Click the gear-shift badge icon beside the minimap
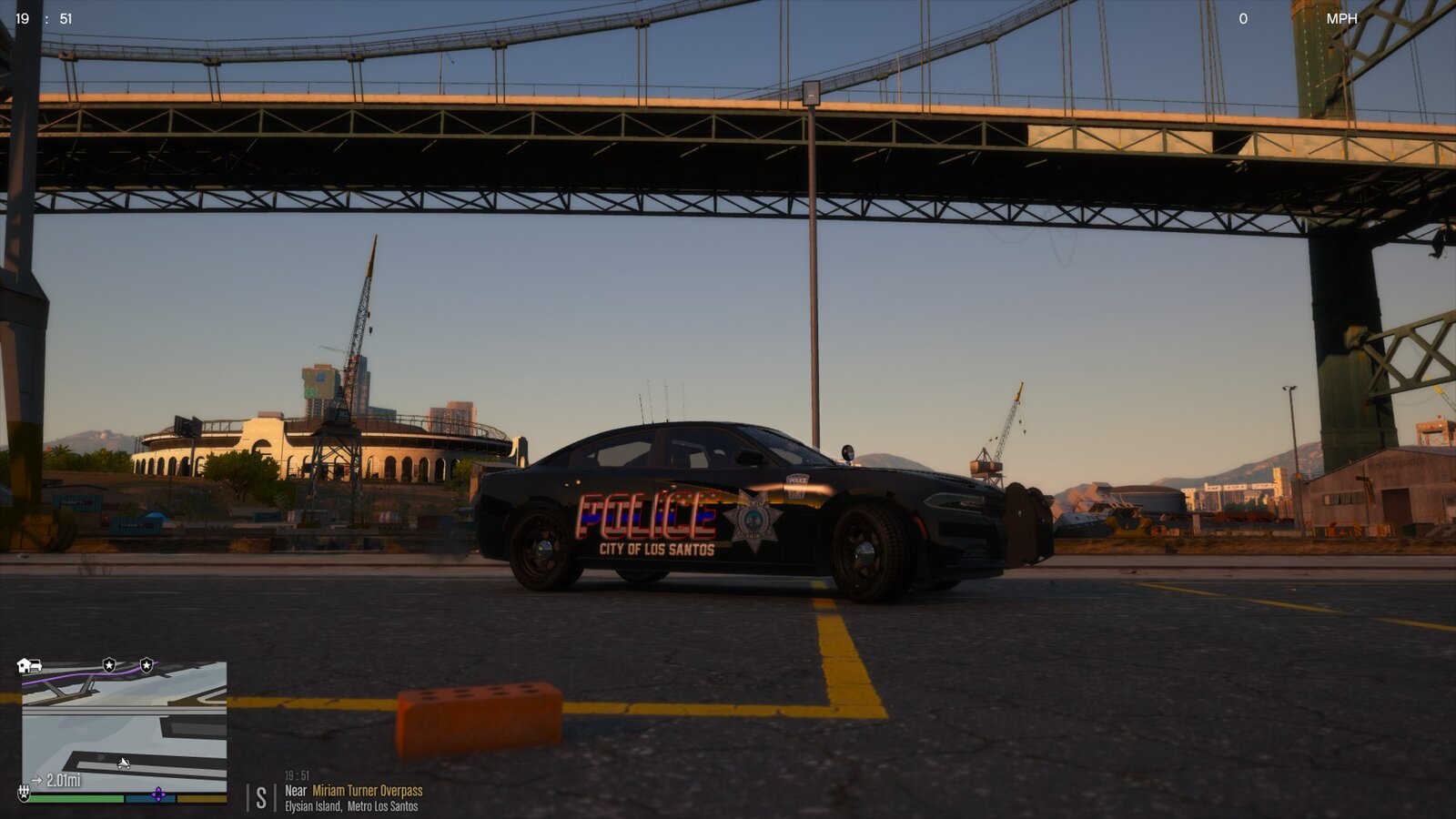Screen dimensions: 1456x819 click(x=25, y=793)
